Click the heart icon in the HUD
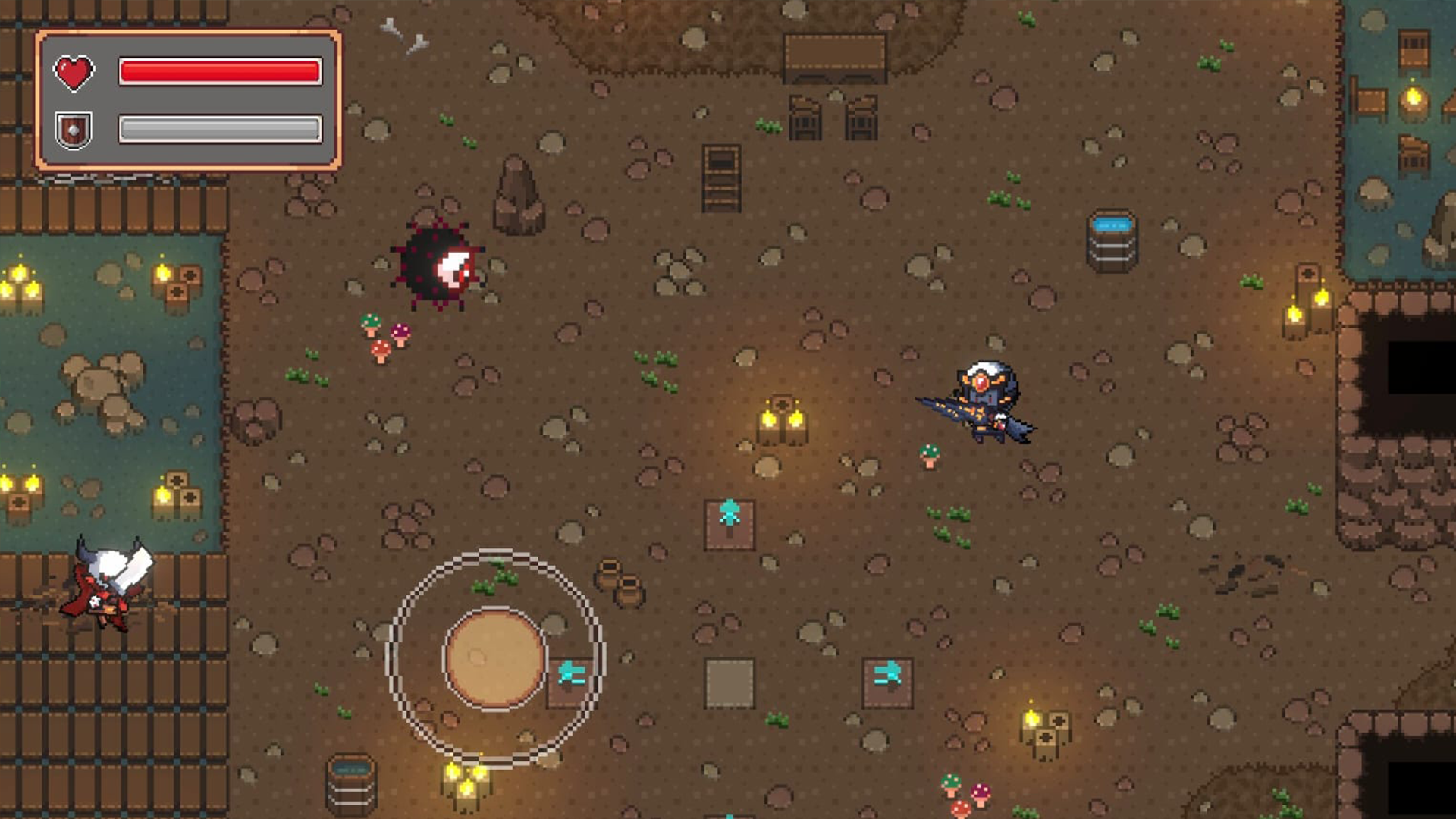 pos(74,72)
